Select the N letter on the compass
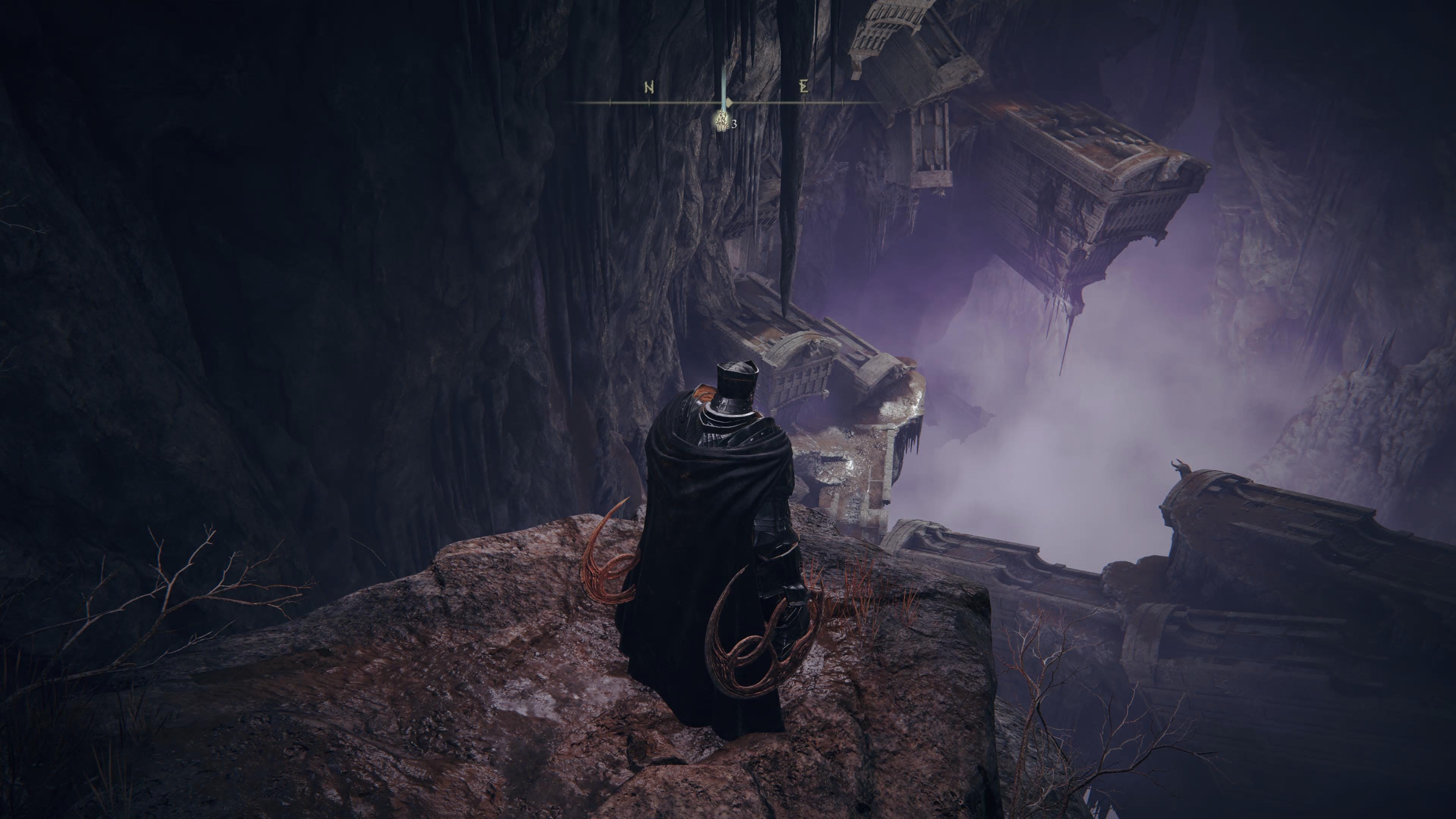Viewport: 1456px width, 819px height. 650,88
